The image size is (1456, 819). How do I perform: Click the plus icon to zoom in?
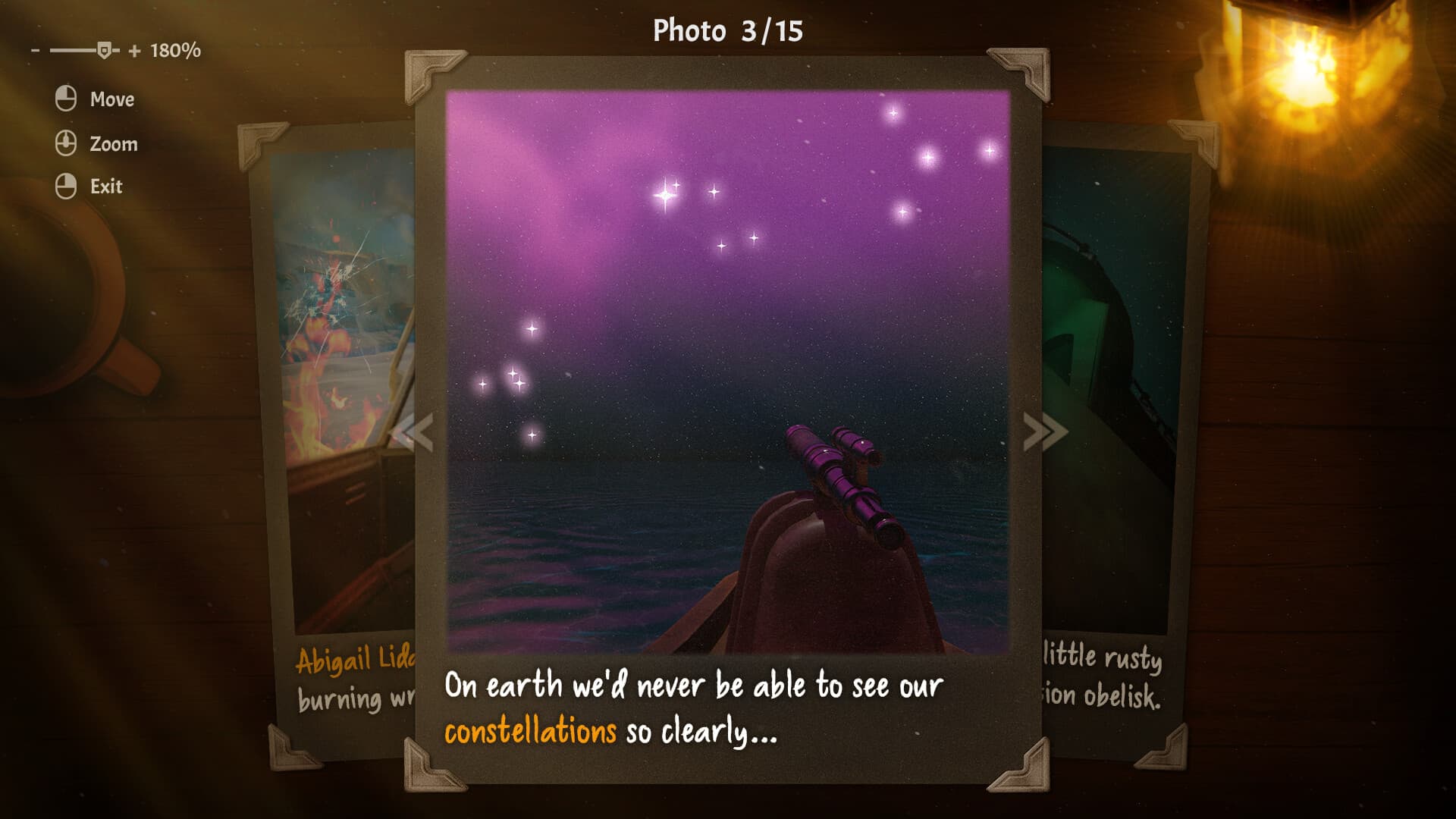point(134,52)
